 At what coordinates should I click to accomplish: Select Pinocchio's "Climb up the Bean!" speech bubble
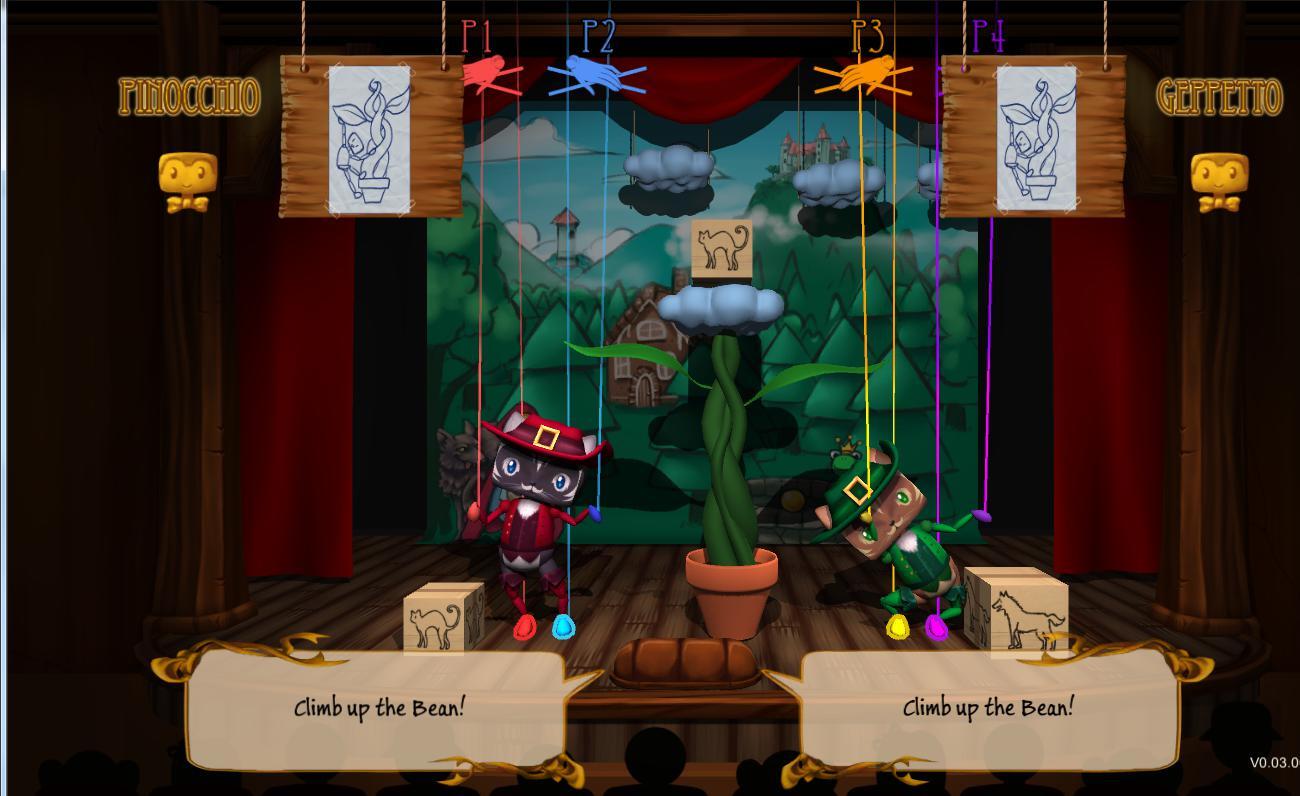tap(378, 708)
